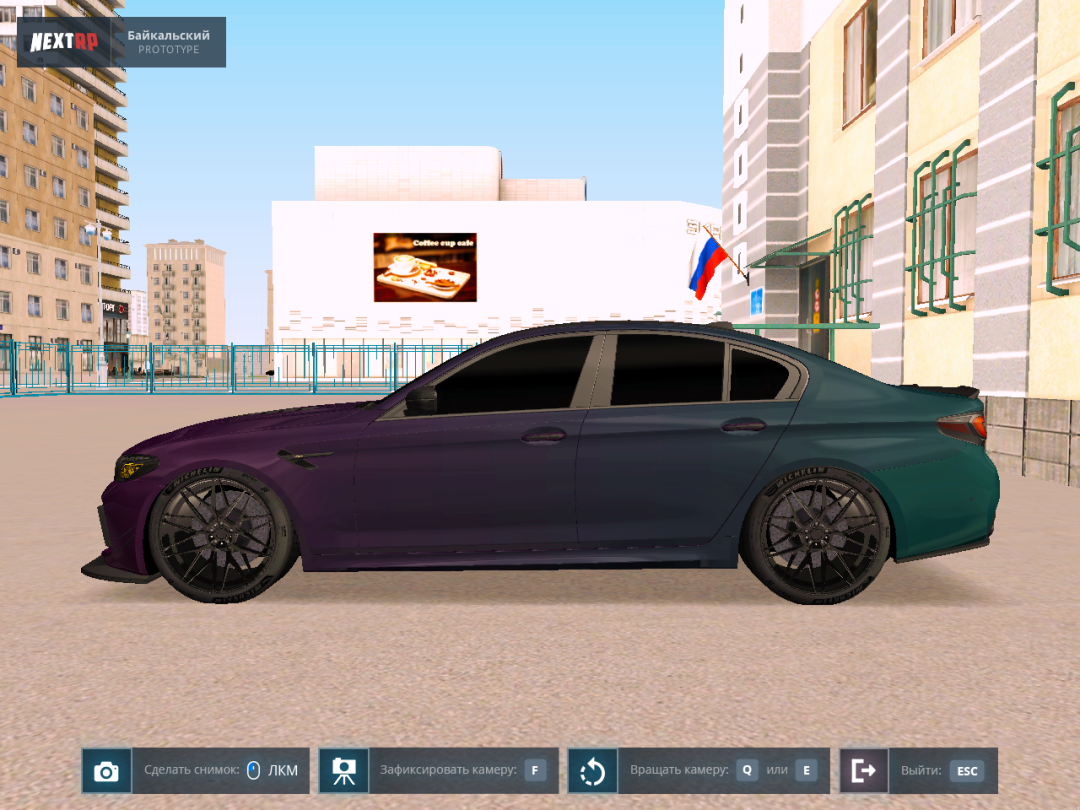The width and height of the screenshot is (1080, 810).
Task: Activate the rotate camera arrow icon
Action: (592, 771)
